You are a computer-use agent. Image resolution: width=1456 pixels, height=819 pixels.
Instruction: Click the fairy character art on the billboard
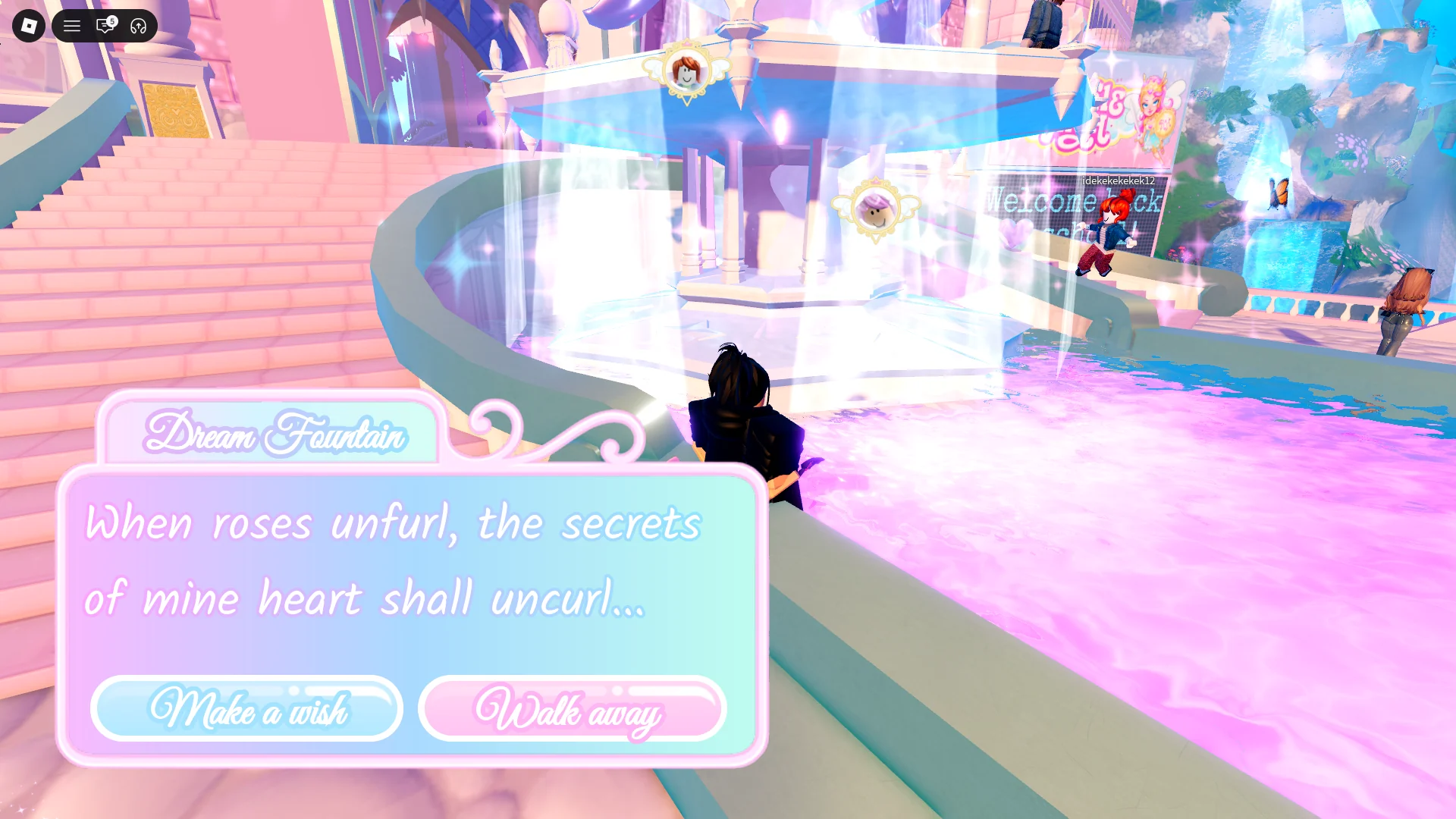[x=1153, y=114]
